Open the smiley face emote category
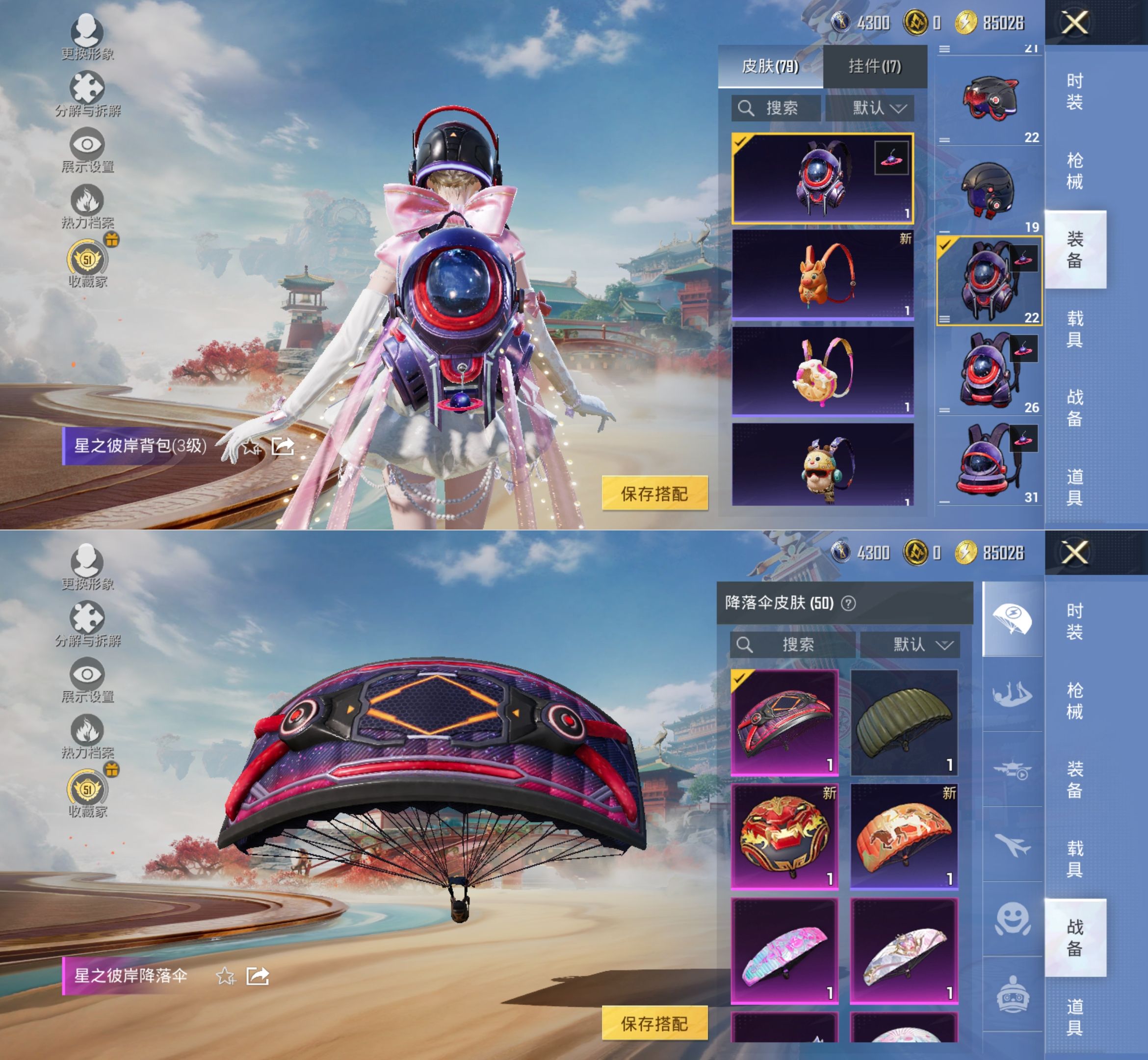1148x1060 pixels. coord(1012,920)
